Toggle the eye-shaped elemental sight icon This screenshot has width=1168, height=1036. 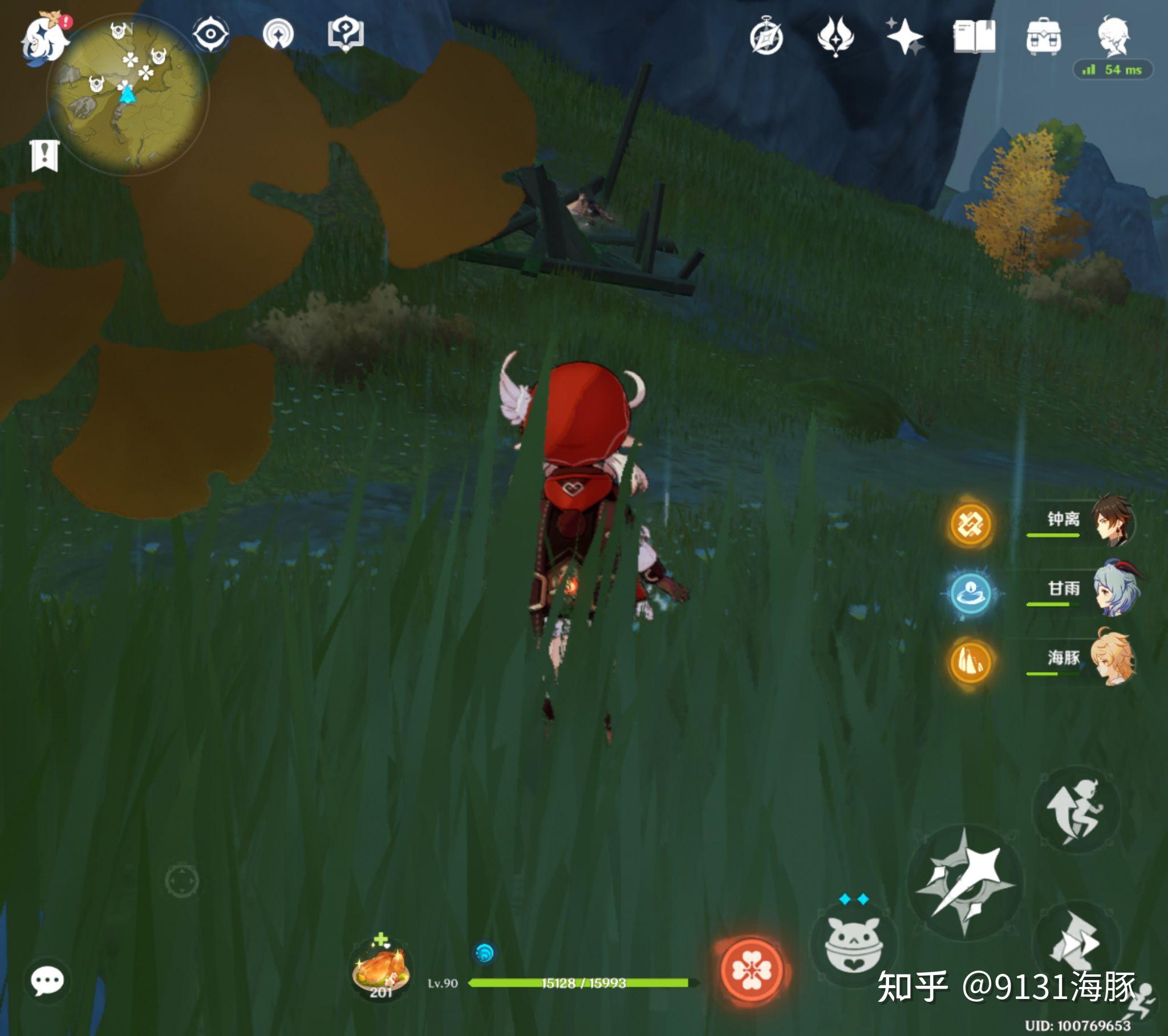pyautogui.click(x=211, y=34)
